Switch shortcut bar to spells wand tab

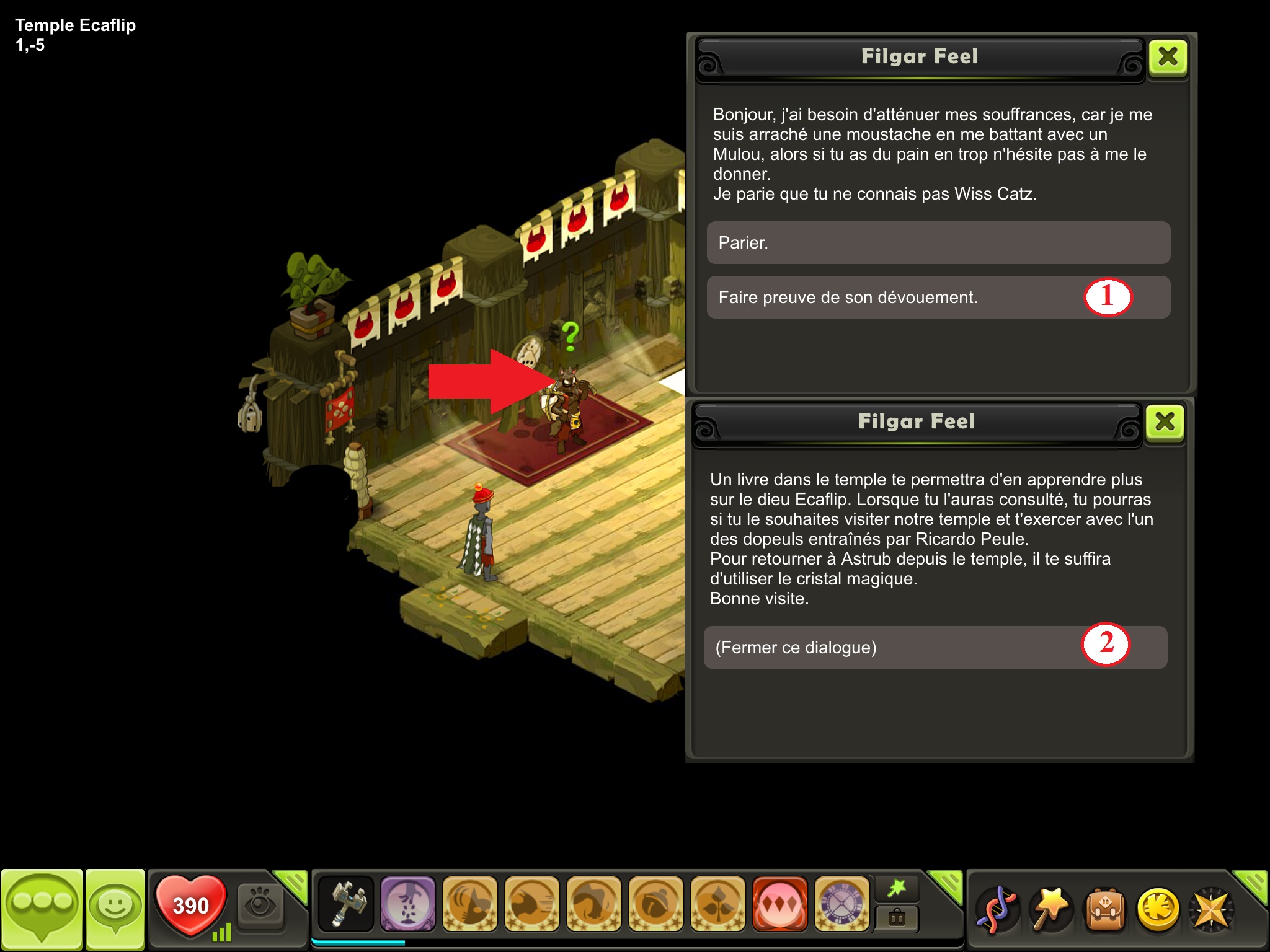tap(897, 889)
